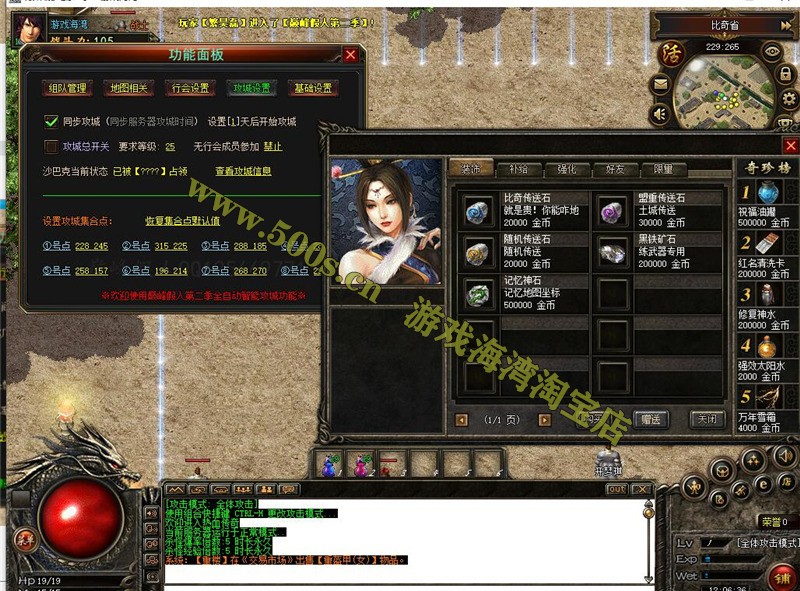Close the shop with 关闭 button

coord(707,419)
